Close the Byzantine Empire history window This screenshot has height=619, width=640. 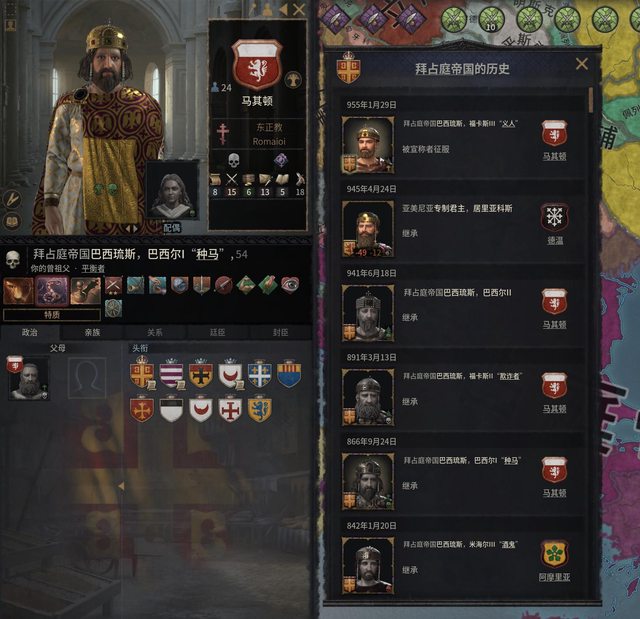[582, 64]
